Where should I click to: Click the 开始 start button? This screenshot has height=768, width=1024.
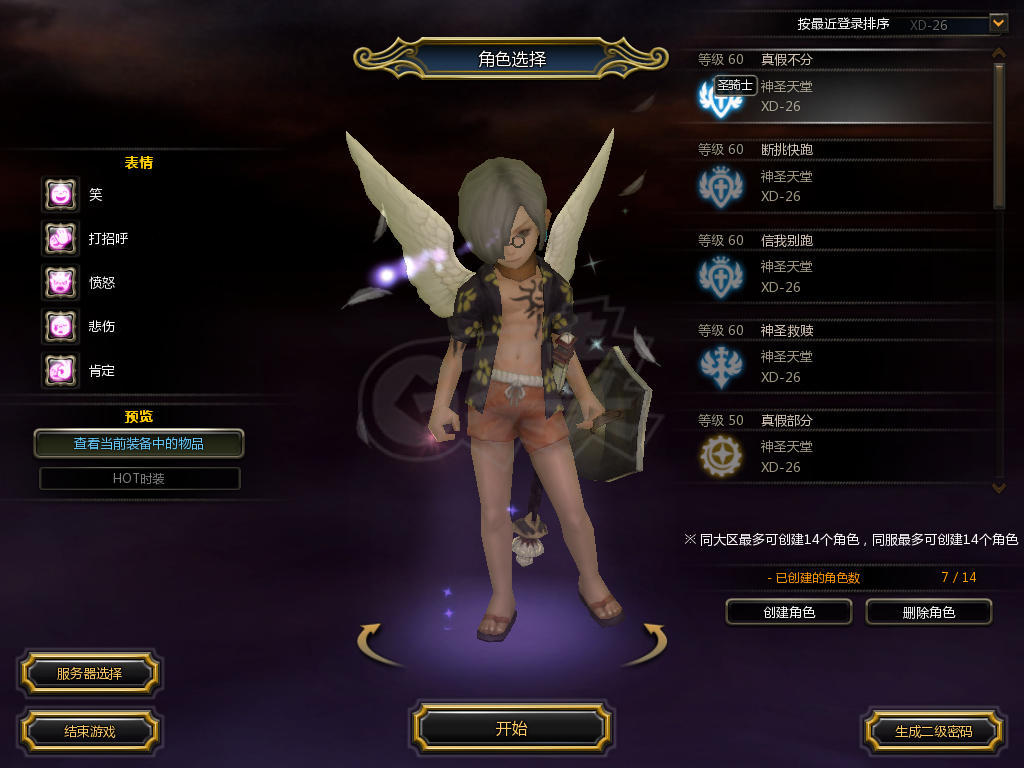pos(511,728)
